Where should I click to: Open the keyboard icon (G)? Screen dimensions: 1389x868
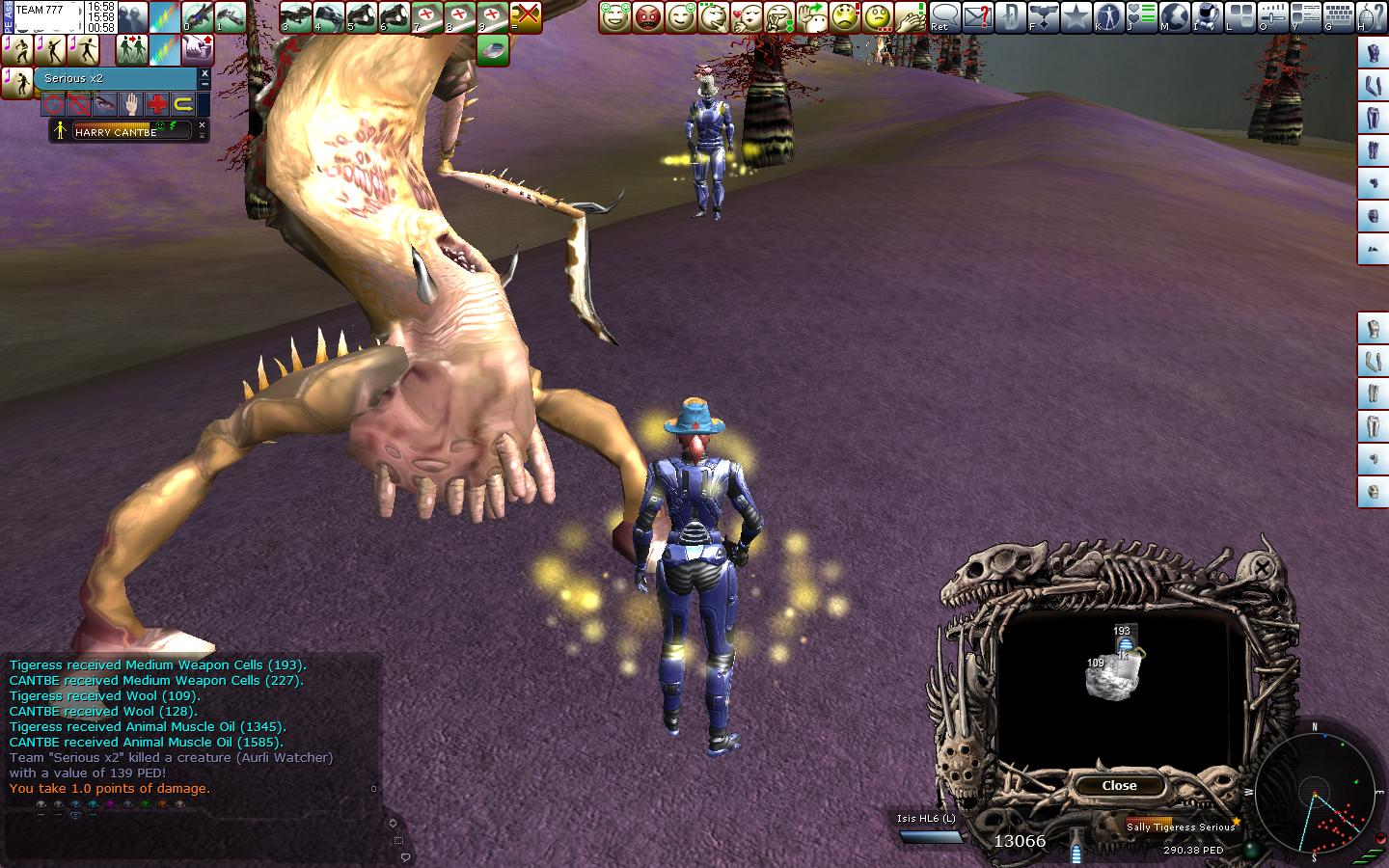click(1339, 16)
